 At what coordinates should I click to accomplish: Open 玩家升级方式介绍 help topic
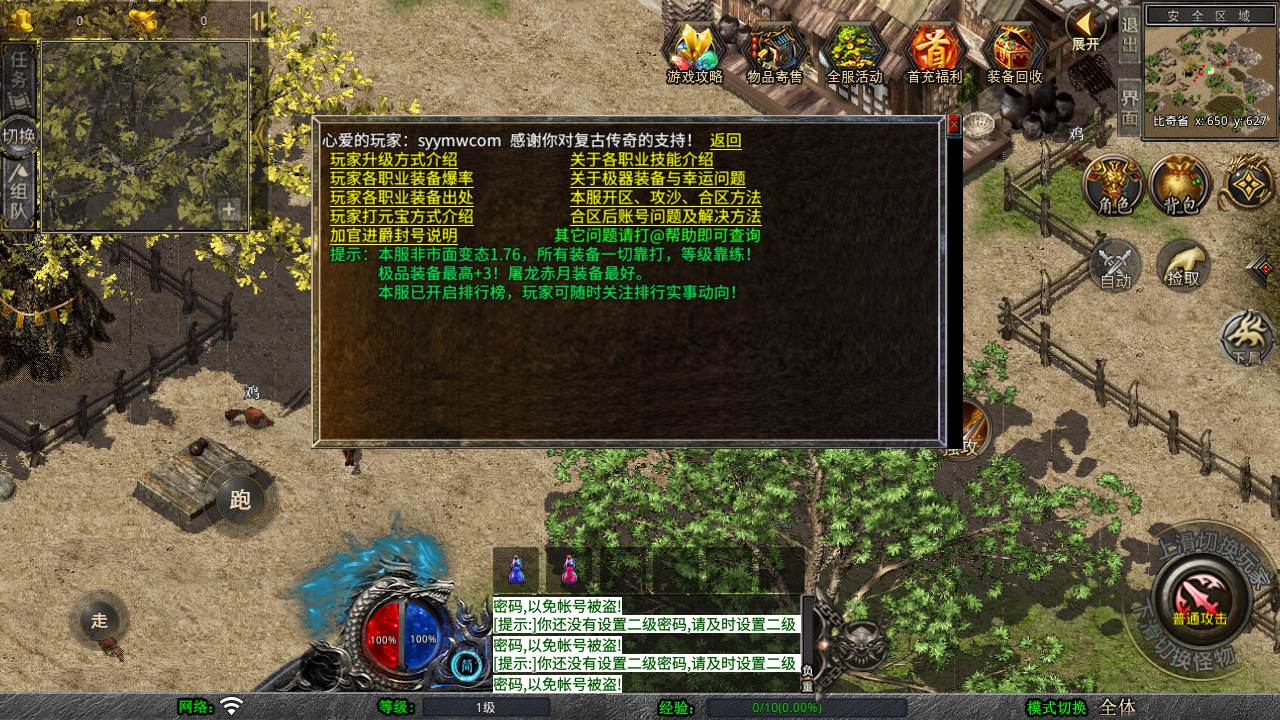pos(394,160)
